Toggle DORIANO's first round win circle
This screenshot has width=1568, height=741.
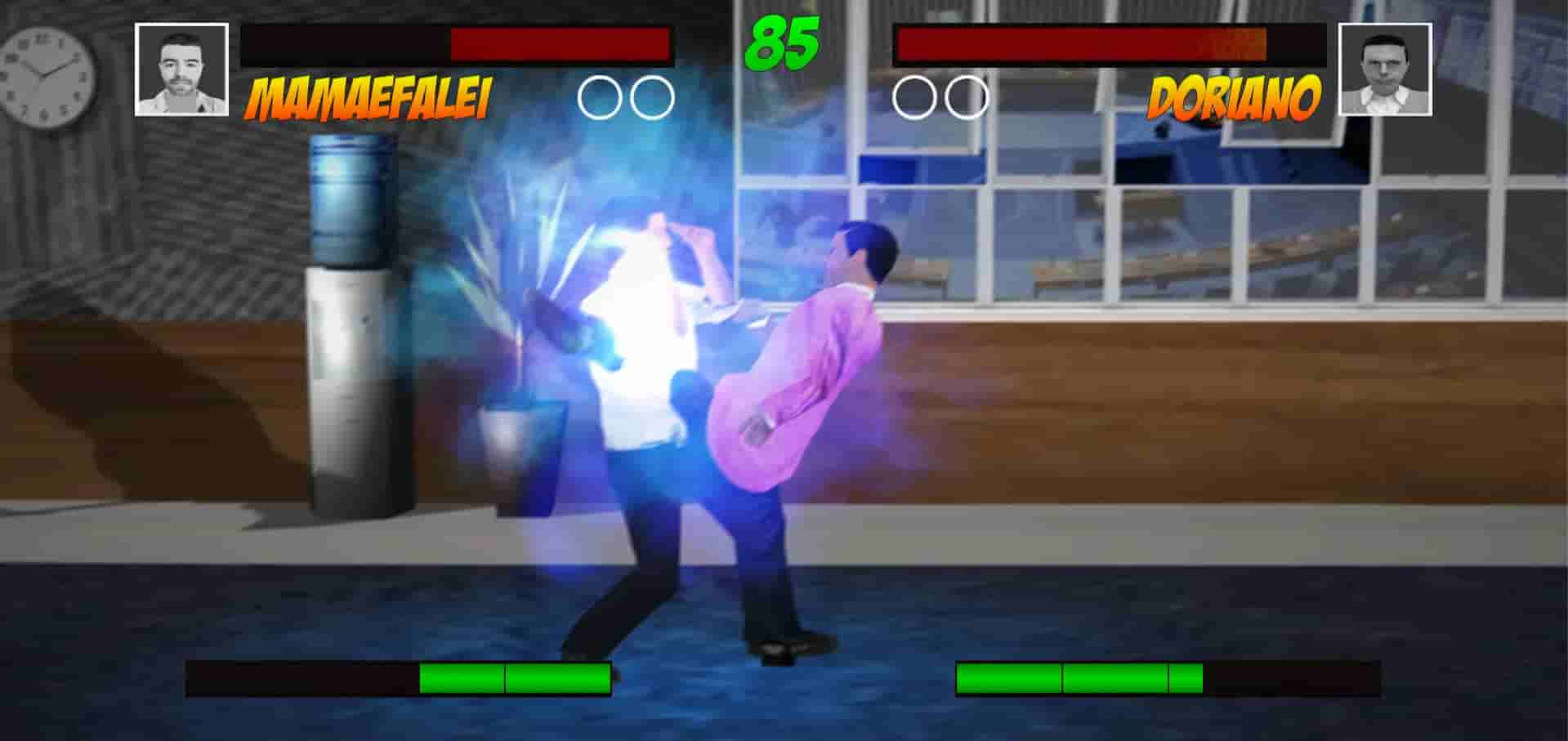[911, 96]
